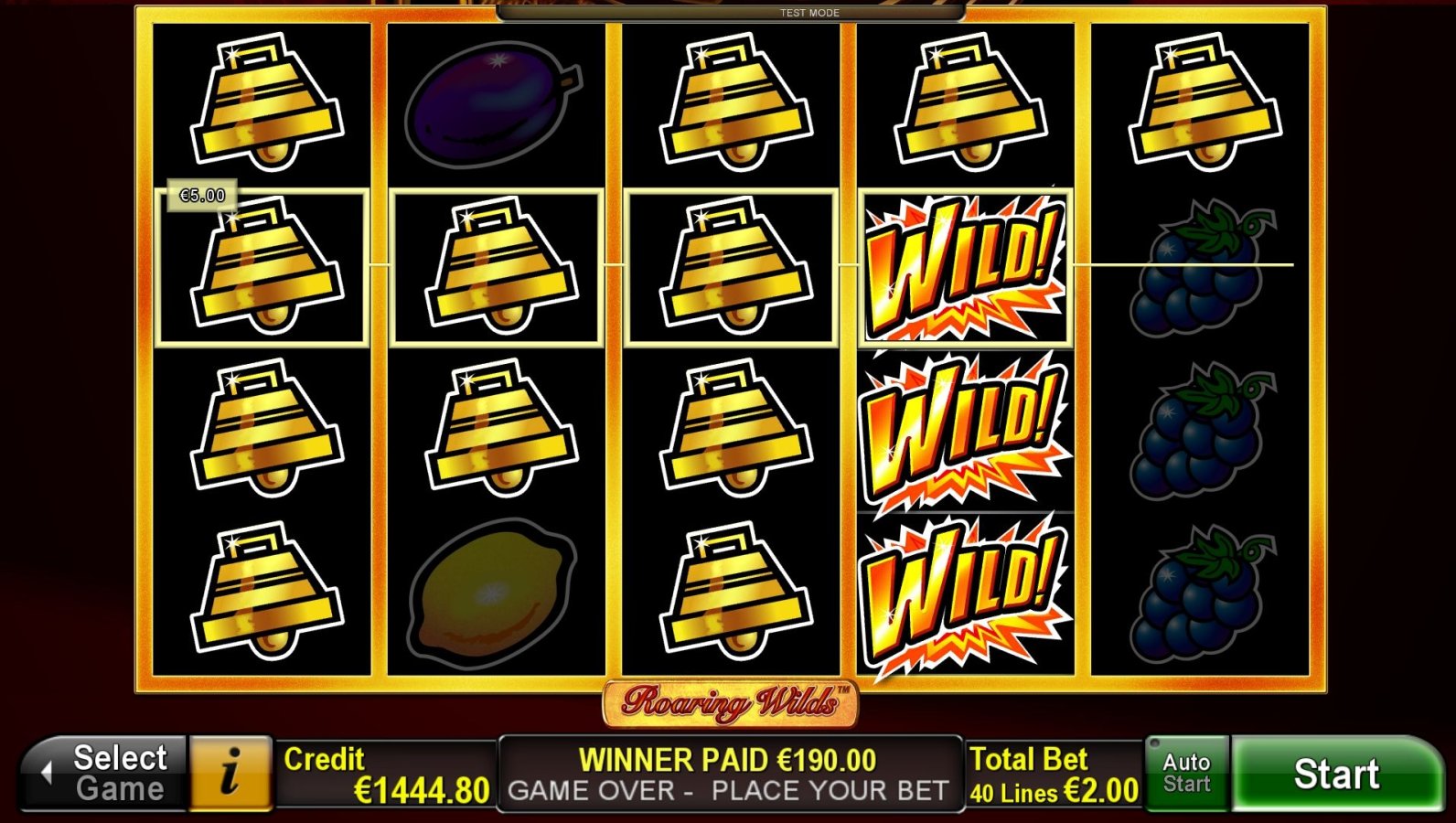Select the grapes symbol at the bottom of reel five

1194,594
